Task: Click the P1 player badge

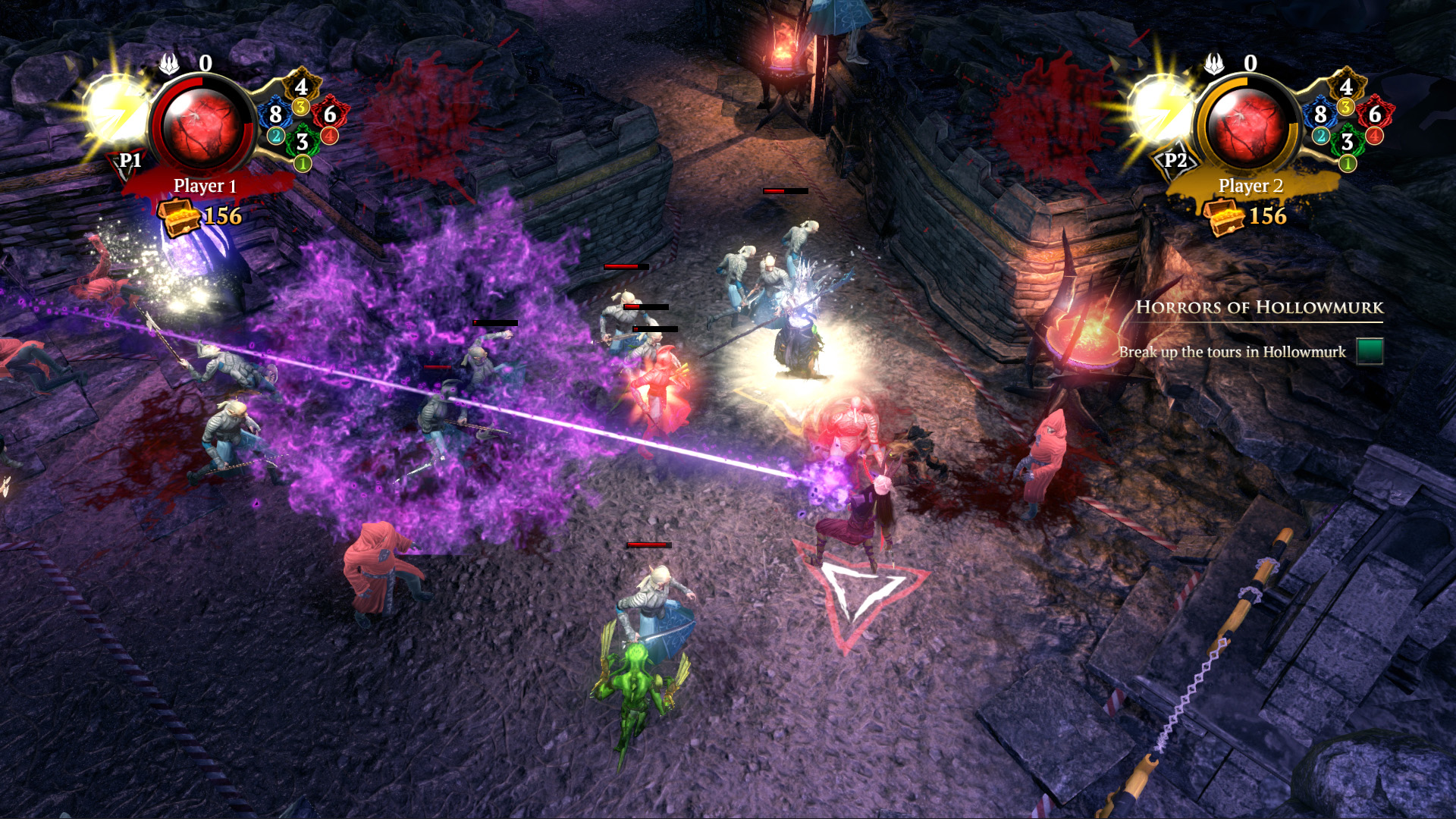Action: [x=130, y=161]
